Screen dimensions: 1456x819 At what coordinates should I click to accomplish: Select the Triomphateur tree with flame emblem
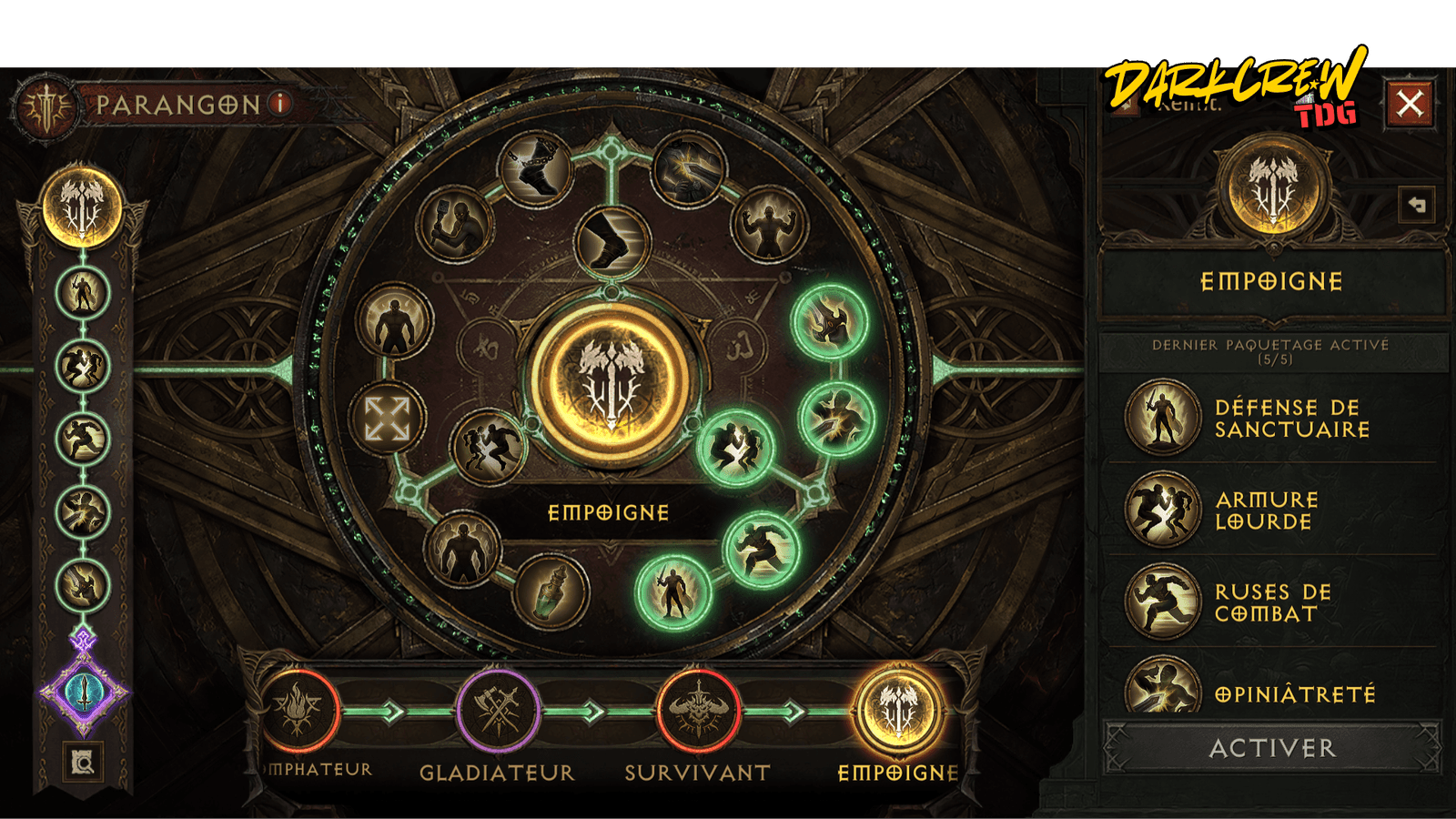298,712
